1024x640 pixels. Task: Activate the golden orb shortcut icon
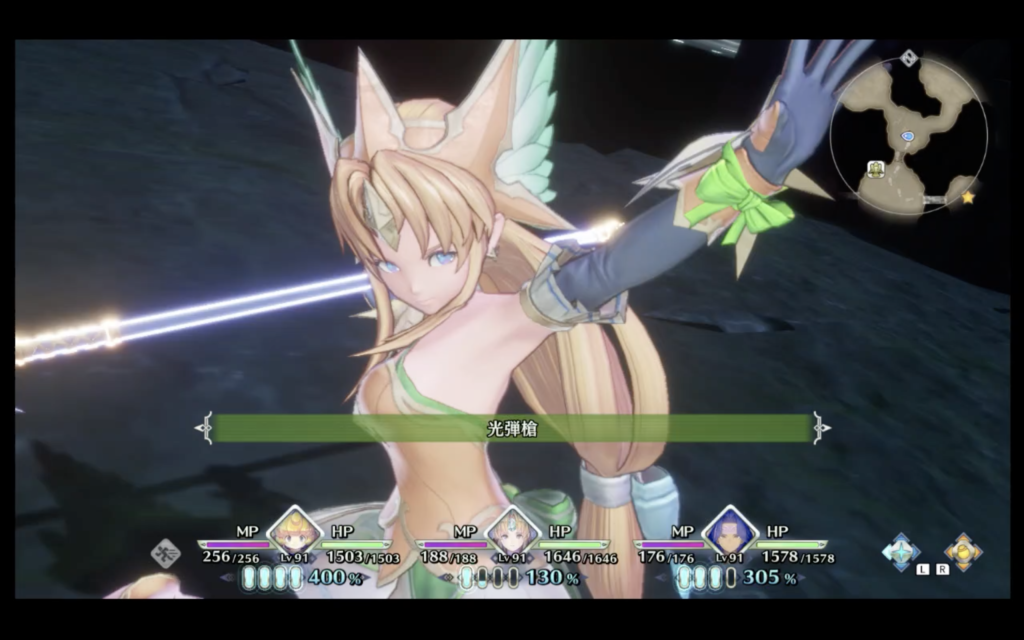(963, 552)
